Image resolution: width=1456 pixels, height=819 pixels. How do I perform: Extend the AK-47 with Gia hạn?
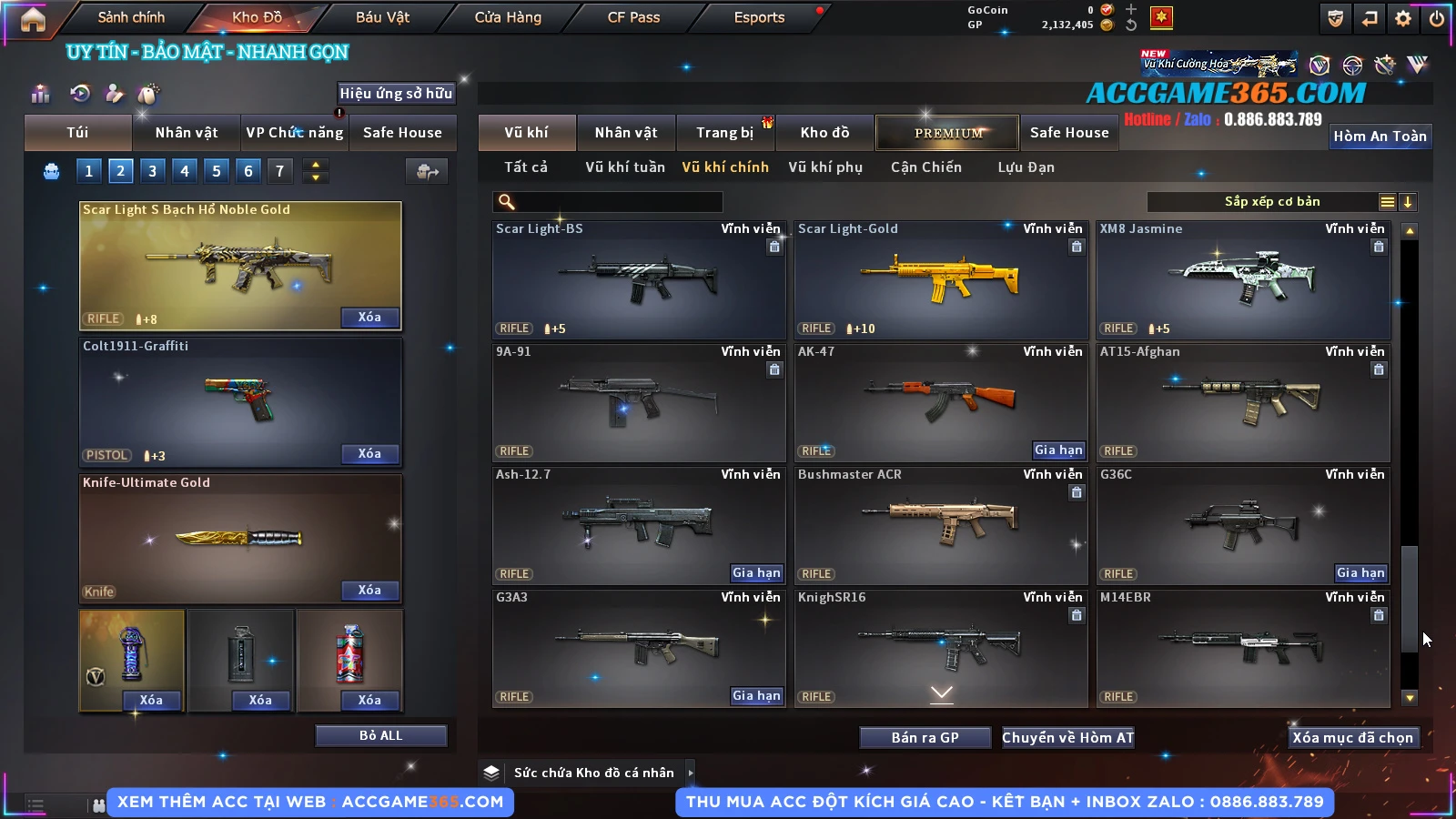tap(1058, 450)
